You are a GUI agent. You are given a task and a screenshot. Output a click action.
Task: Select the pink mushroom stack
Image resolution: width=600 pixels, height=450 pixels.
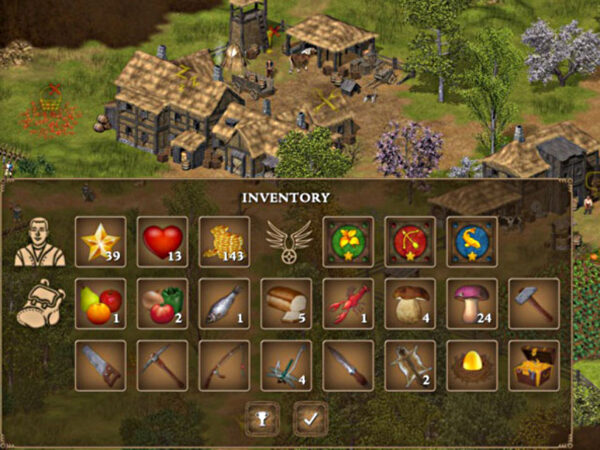pos(472,303)
